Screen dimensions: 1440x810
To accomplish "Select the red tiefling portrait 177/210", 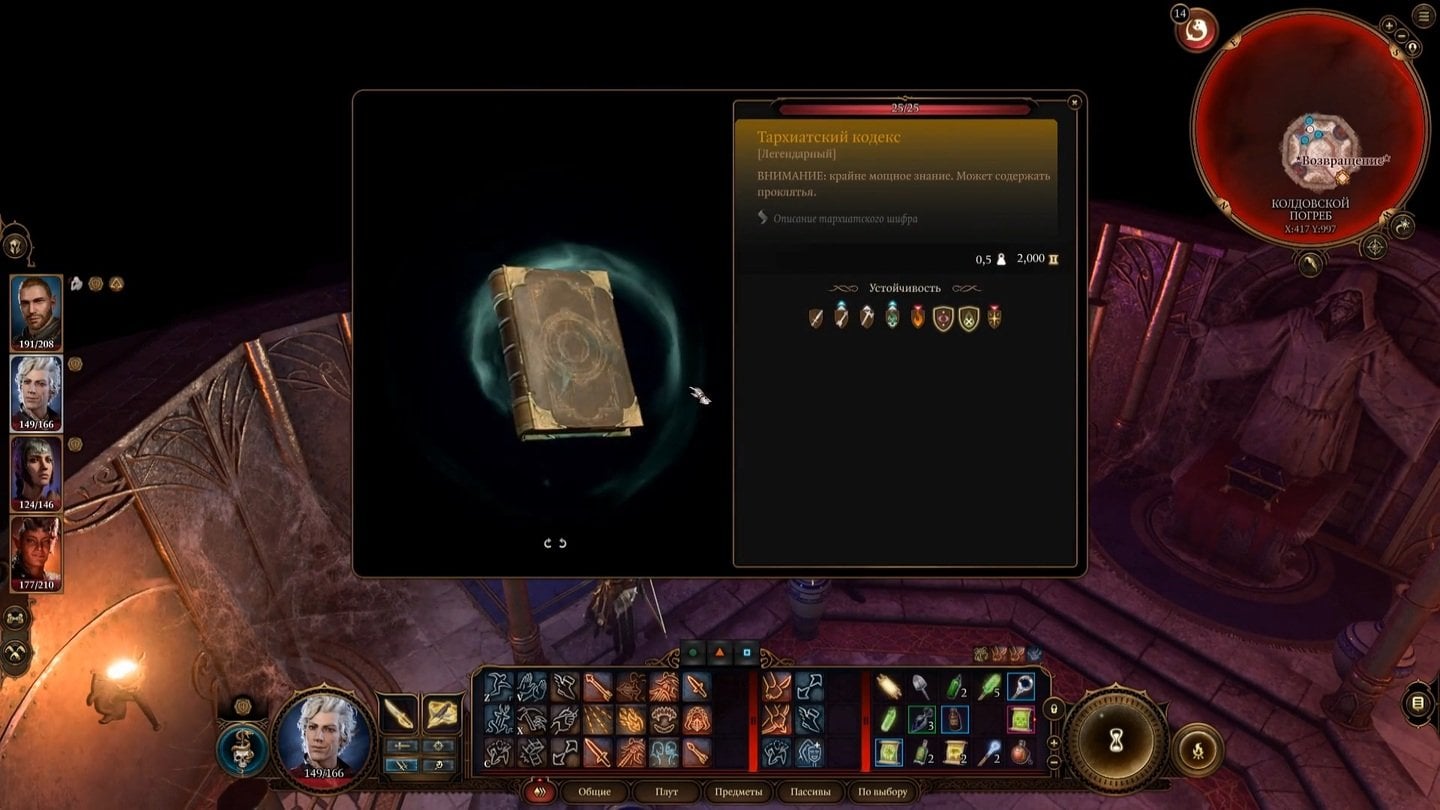I will click(36, 550).
